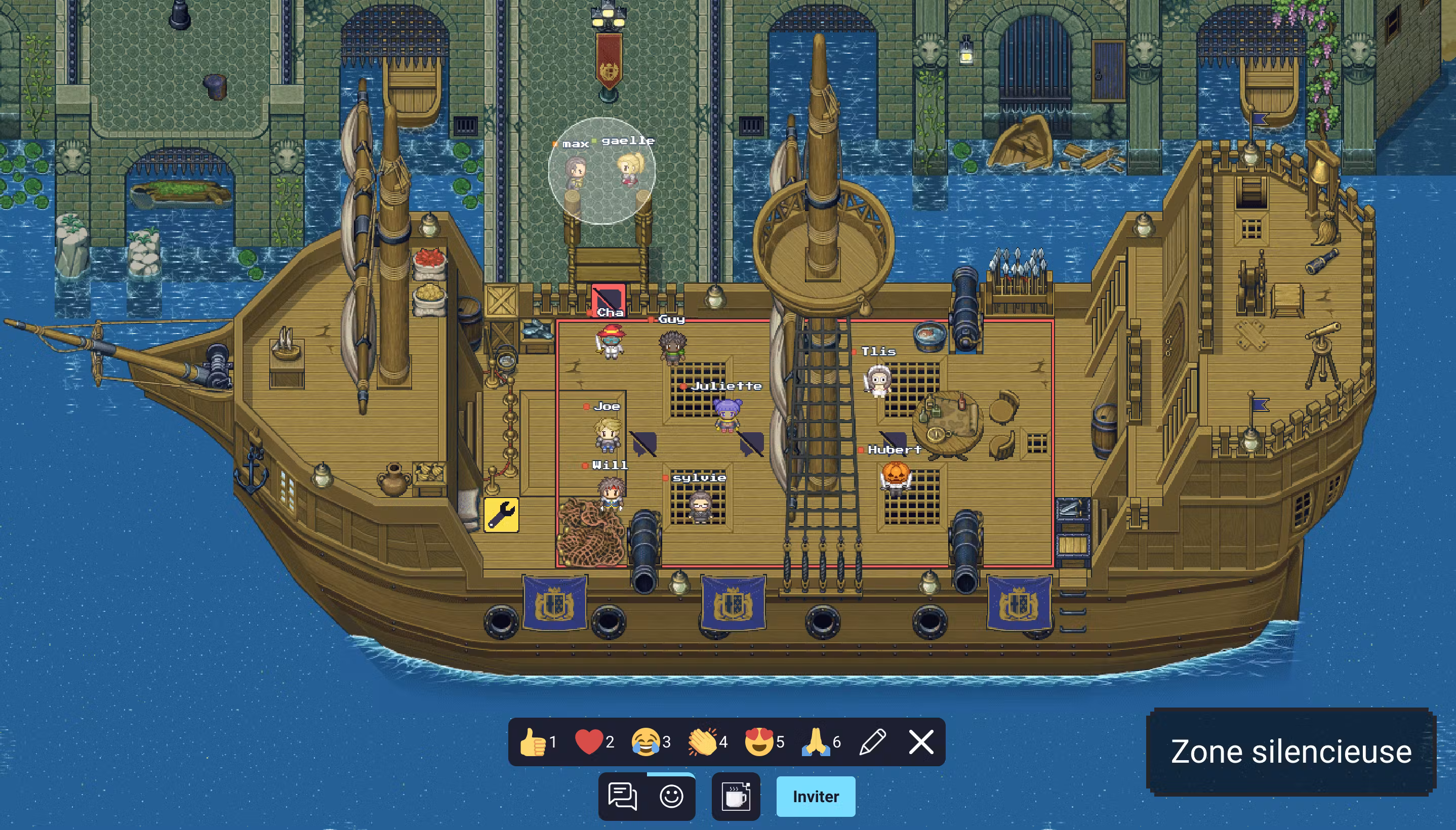Send the clapping hands reaction
The width and height of the screenshot is (1456, 830).
(x=702, y=742)
